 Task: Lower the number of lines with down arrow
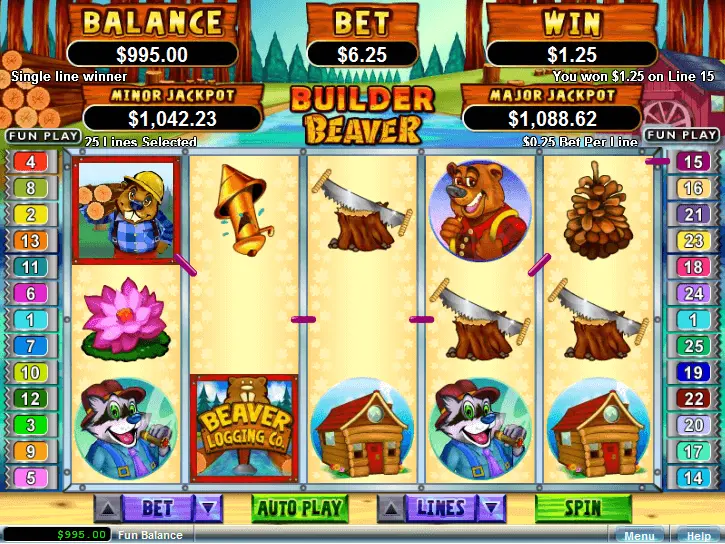491,509
